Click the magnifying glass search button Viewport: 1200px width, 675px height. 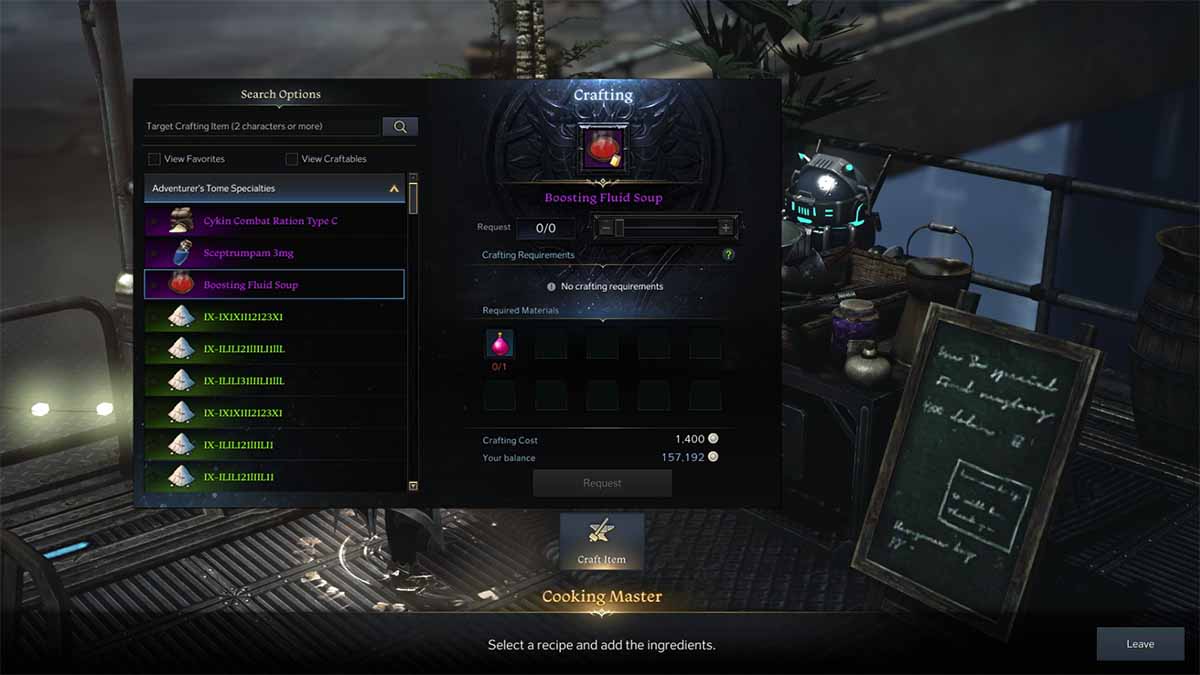pos(400,127)
